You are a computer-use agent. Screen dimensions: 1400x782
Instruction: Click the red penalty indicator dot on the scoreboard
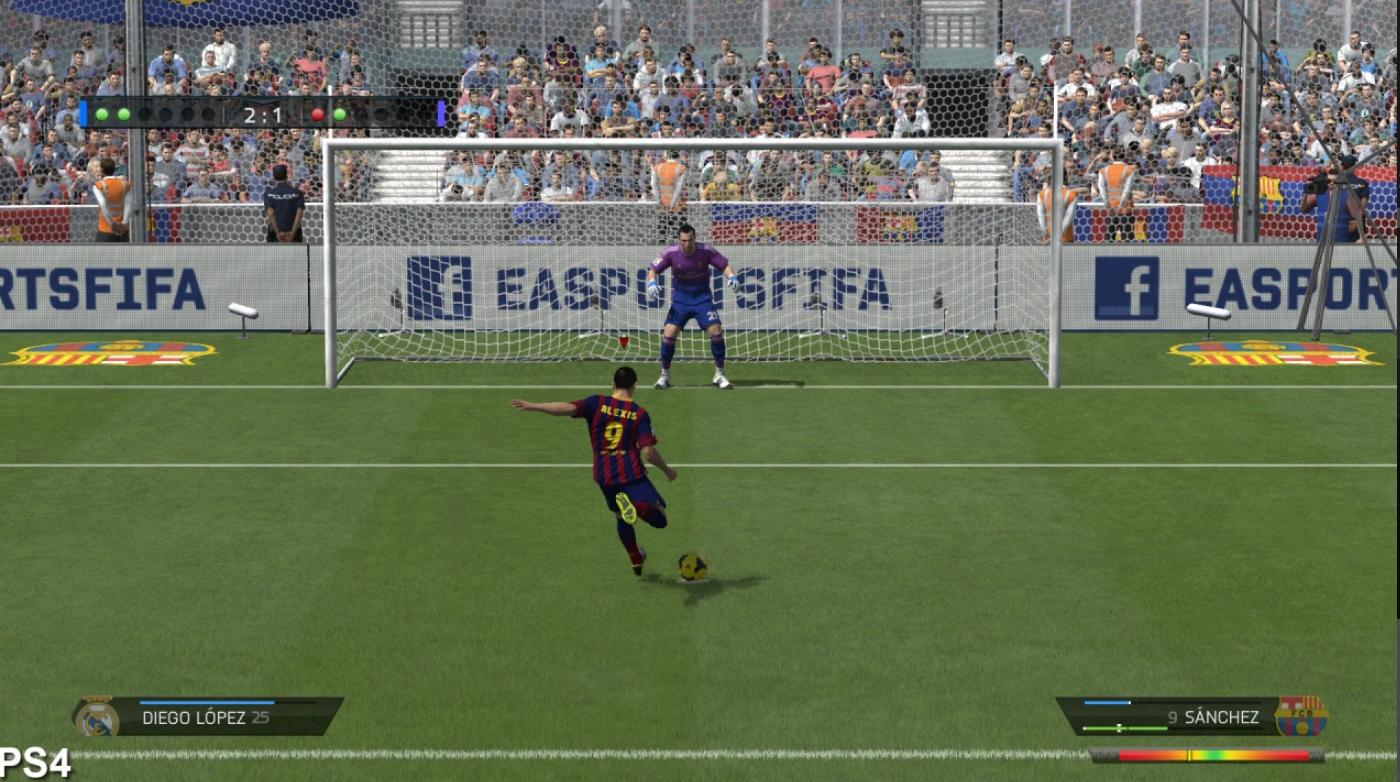coord(318,114)
